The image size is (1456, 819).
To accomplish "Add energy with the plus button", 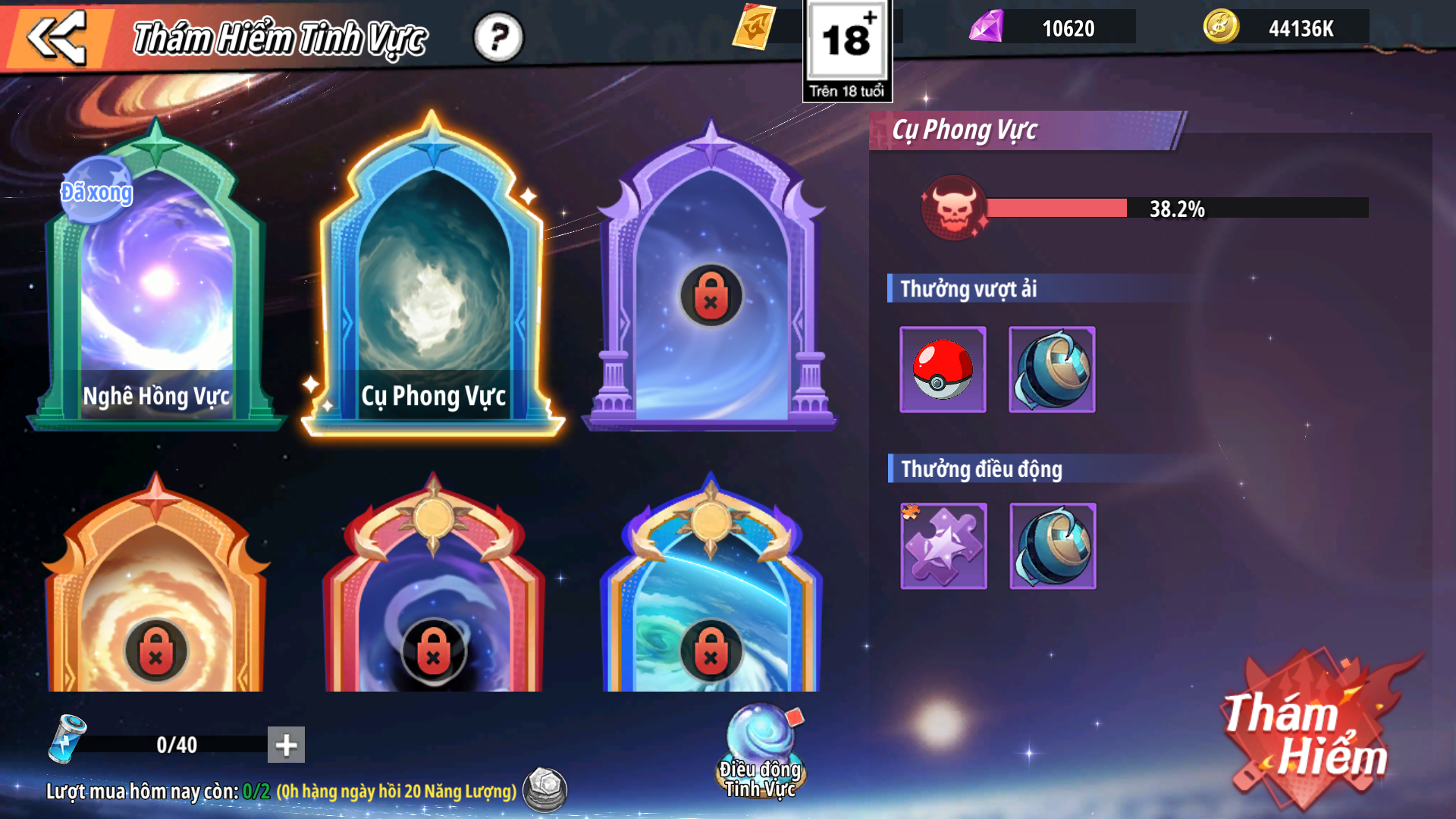I will pos(286,745).
